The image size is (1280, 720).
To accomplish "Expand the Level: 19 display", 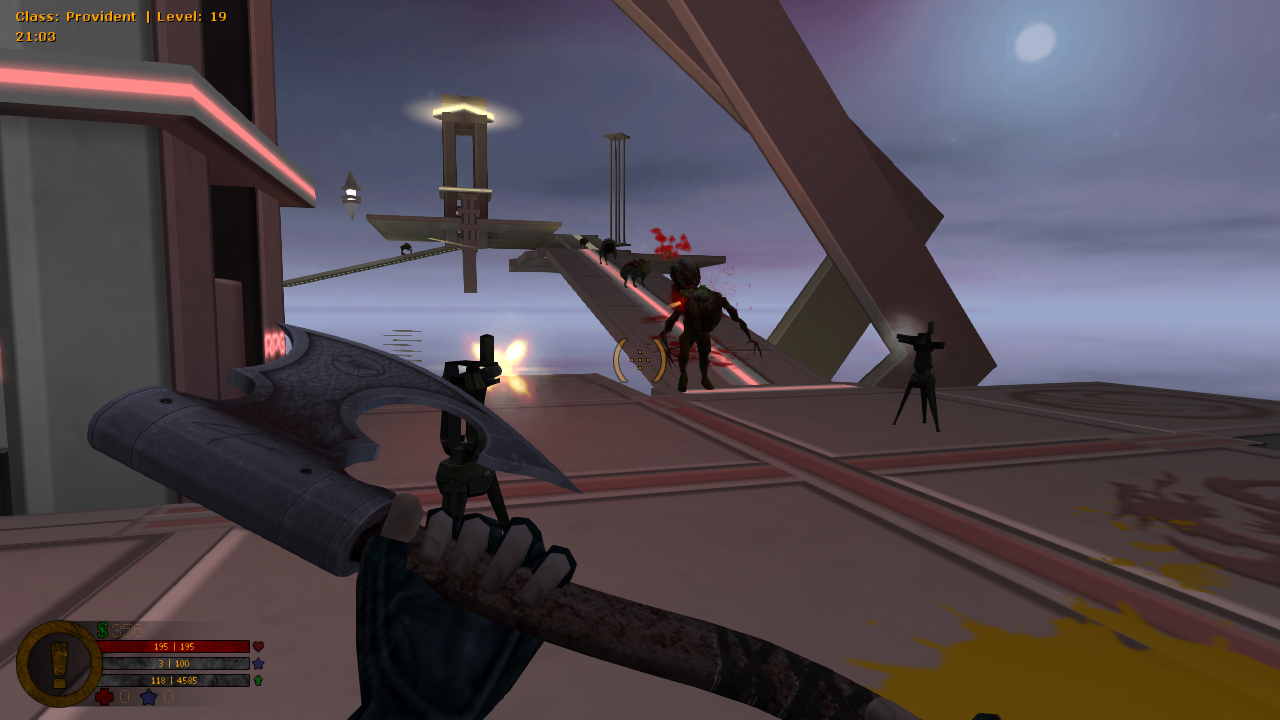I will [x=194, y=16].
